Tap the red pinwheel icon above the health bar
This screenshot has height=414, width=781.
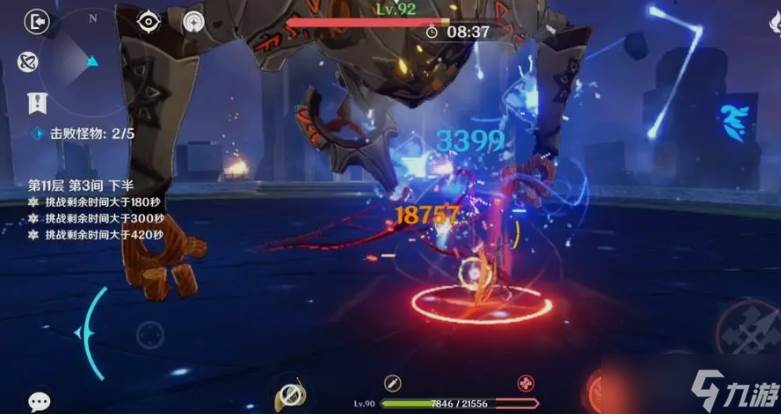coord(526,382)
